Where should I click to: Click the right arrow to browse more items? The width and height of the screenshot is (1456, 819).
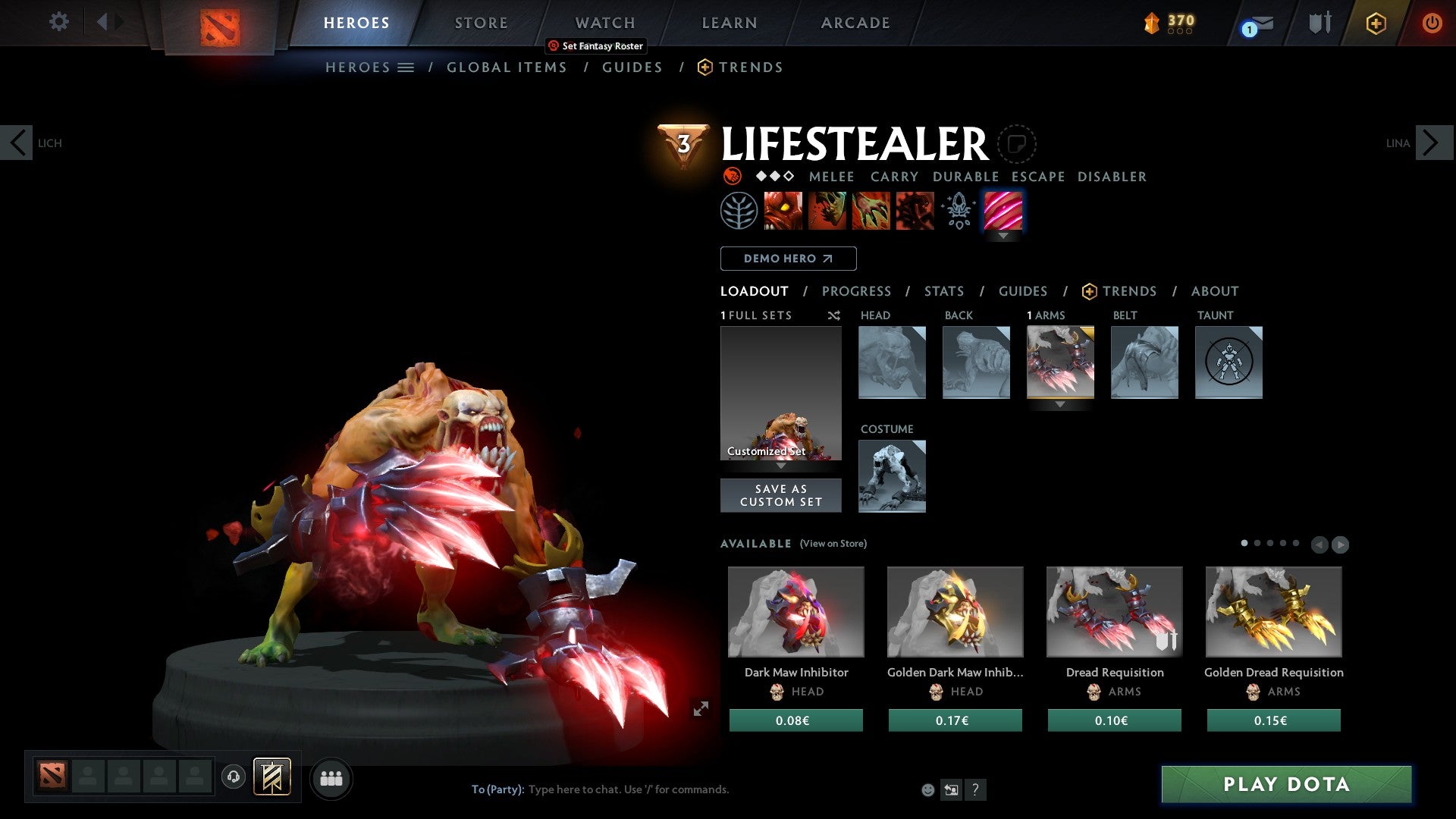click(x=1339, y=544)
